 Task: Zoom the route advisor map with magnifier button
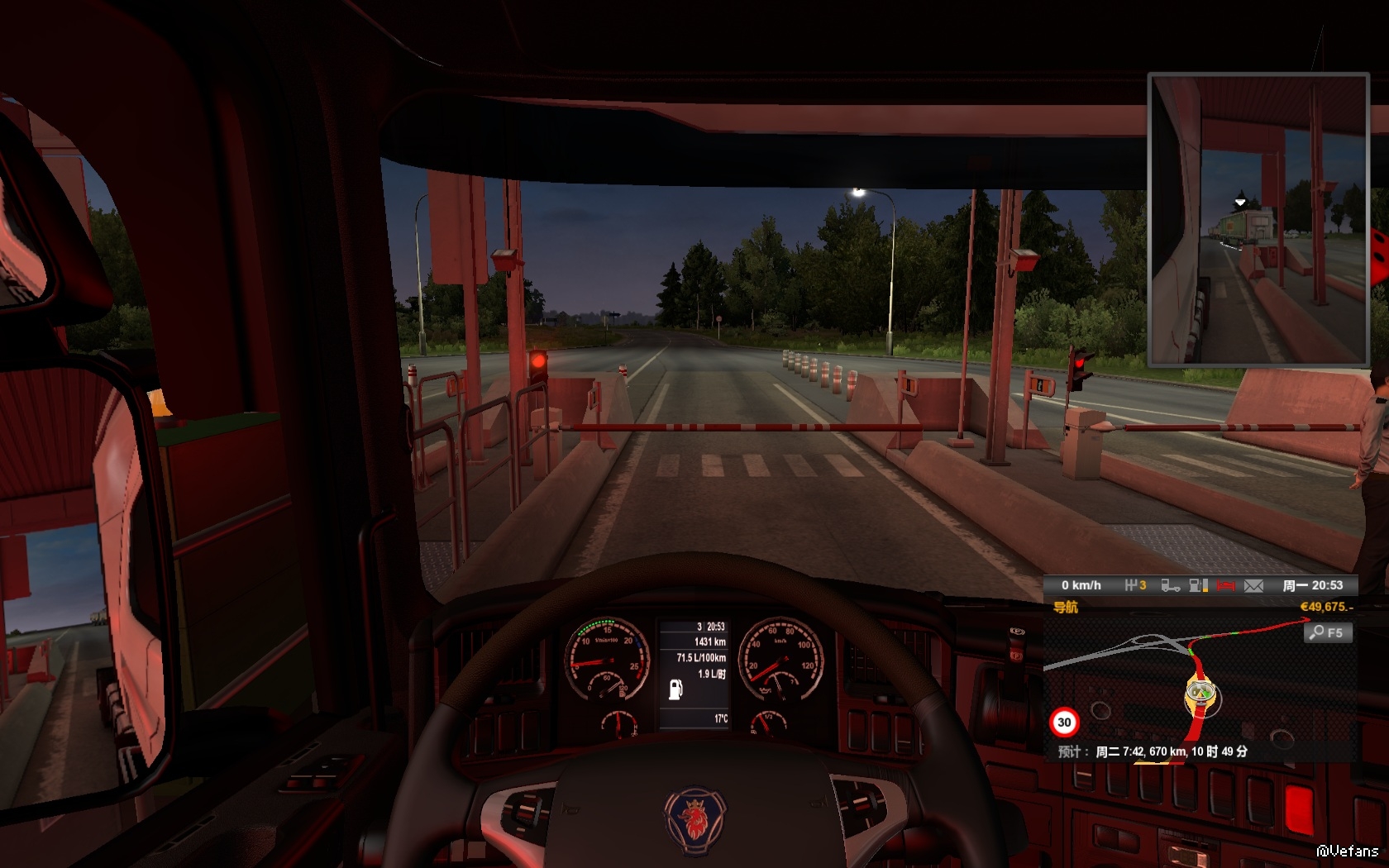(x=1328, y=632)
